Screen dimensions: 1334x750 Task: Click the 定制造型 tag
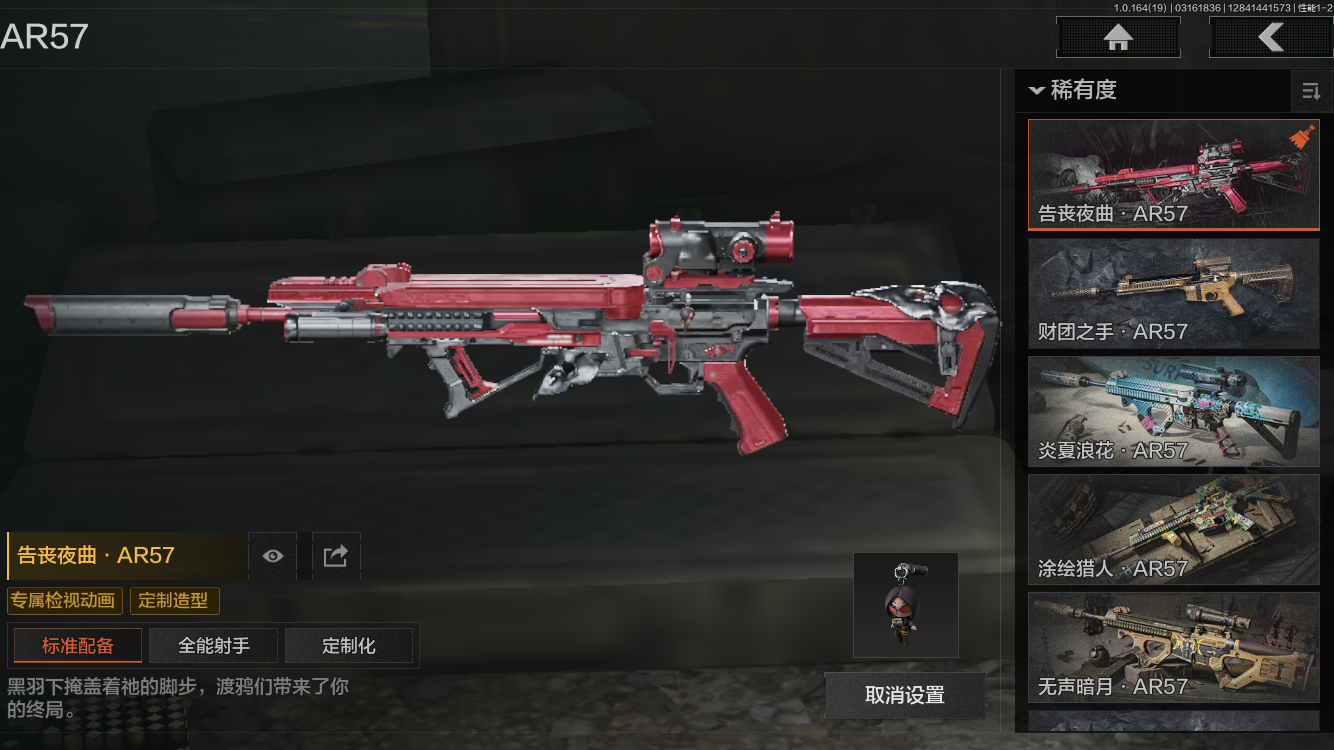pyautogui.click(x=174, y=601)
